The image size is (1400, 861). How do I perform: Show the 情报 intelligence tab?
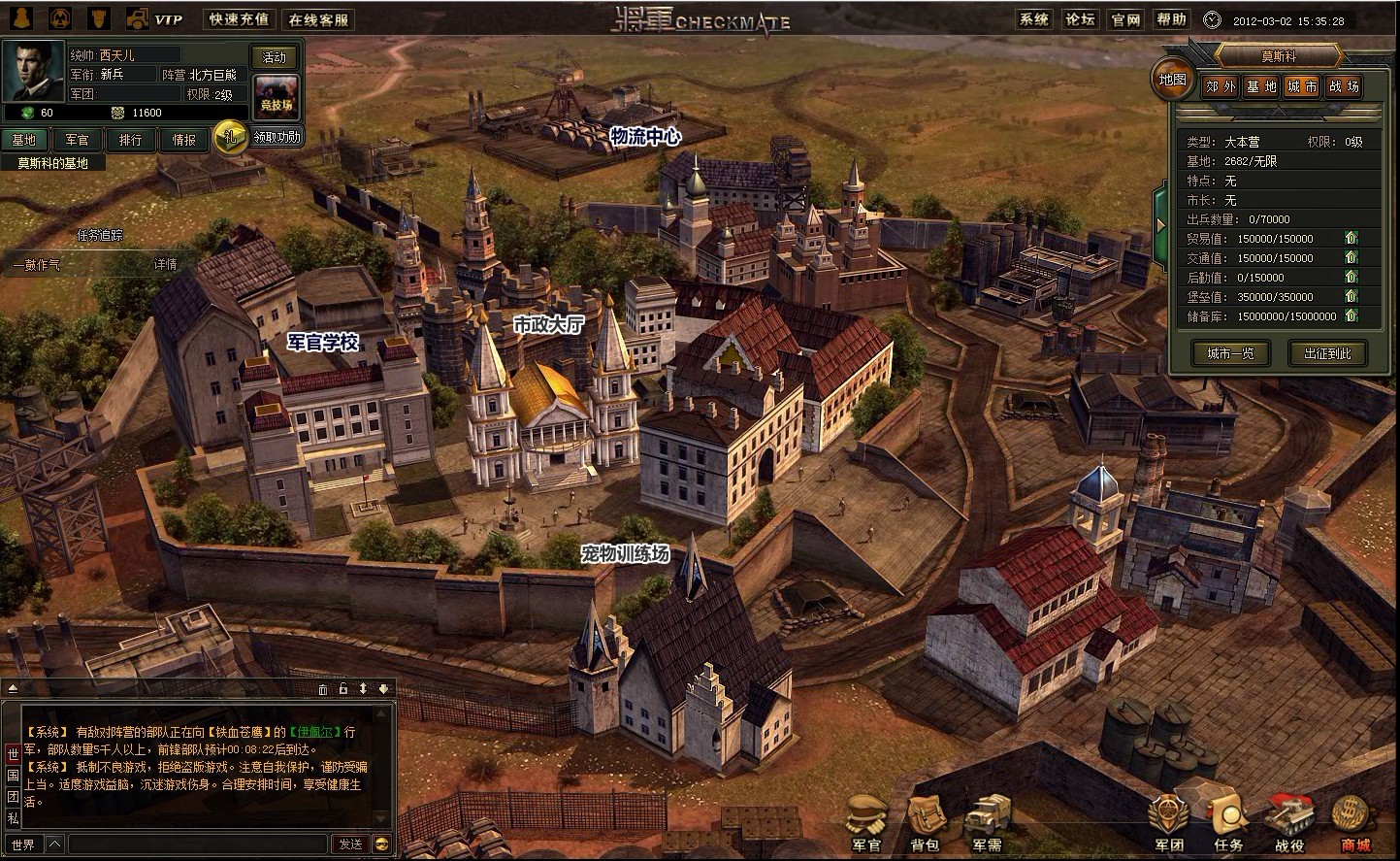(x=184, y=140)
